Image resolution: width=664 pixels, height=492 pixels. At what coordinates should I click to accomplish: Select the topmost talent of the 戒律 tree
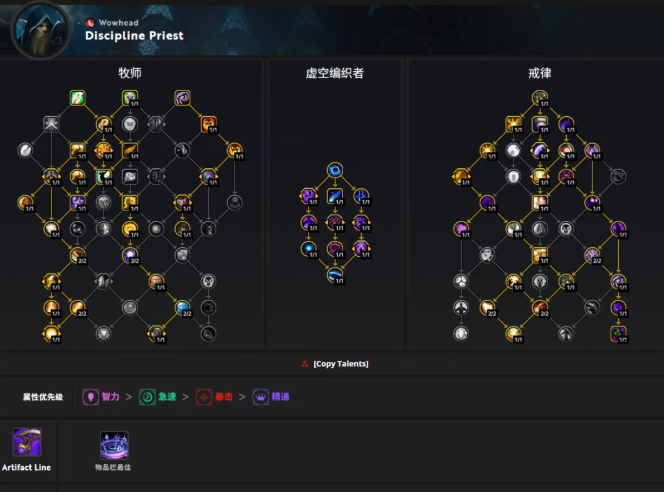[x=540, y=98]
